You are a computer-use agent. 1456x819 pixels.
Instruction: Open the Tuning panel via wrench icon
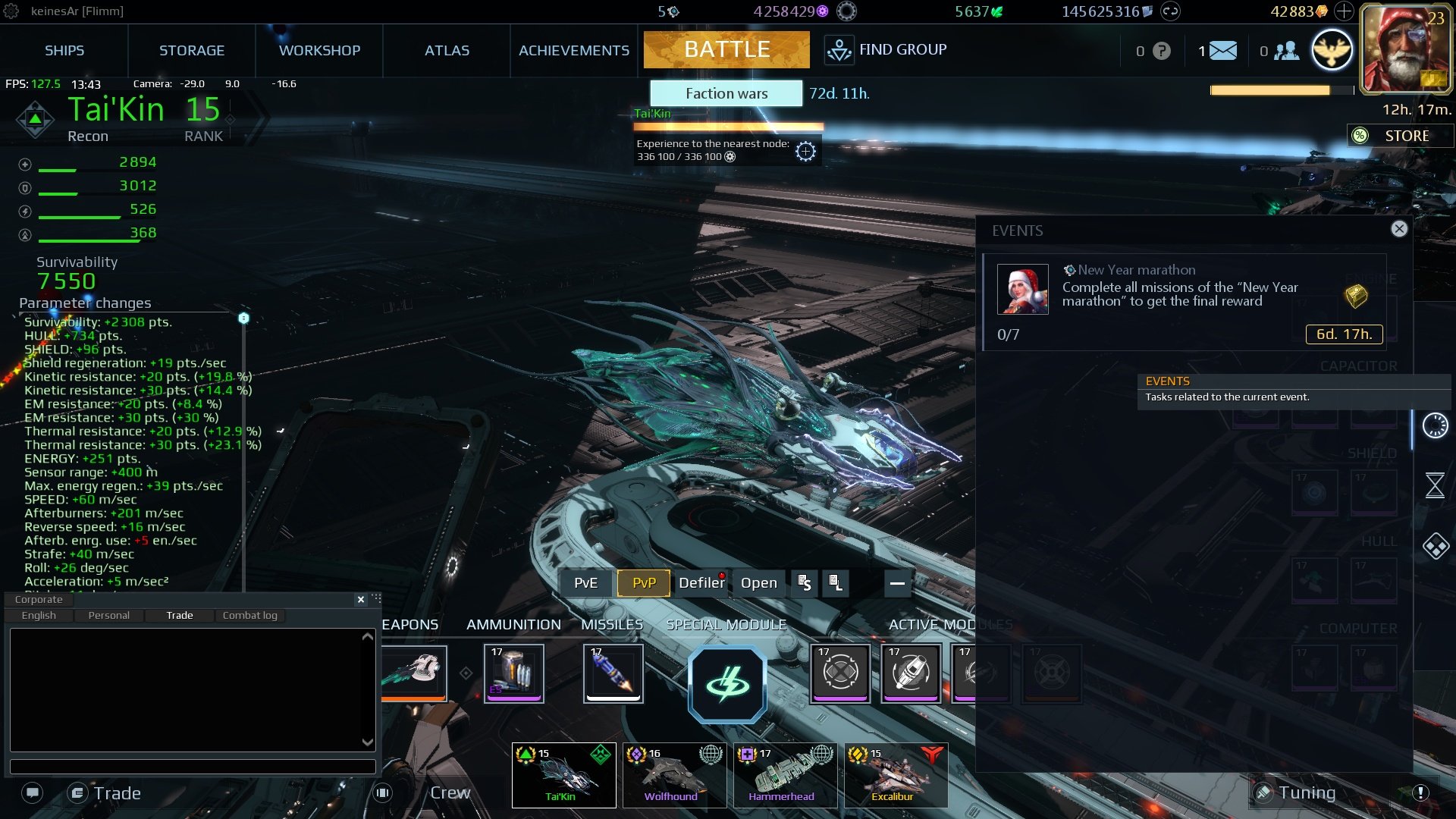coord(1265,792)
